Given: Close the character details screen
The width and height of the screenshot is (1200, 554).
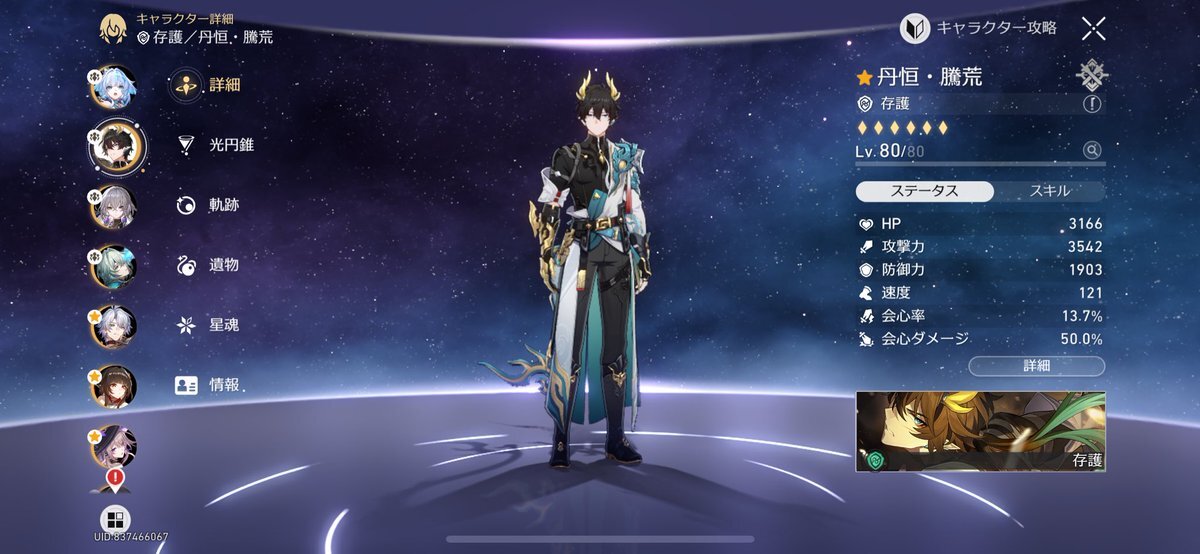Looking at the screenshot, I should pyautogui.click(x=1093, y=28).
